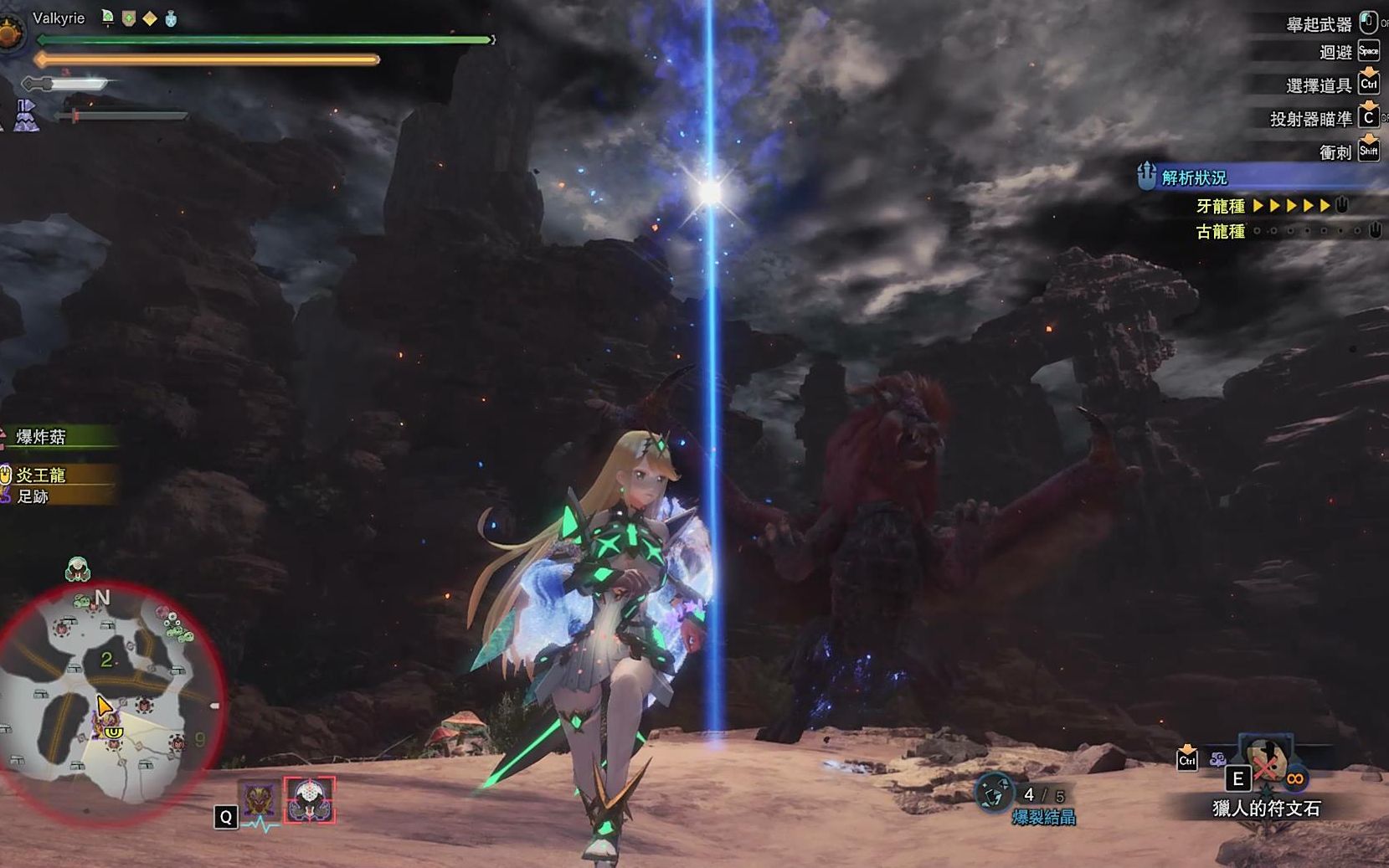Click the Palico icon above the minimap
This screenshot has height=868, width=1389.
(78, 569)
